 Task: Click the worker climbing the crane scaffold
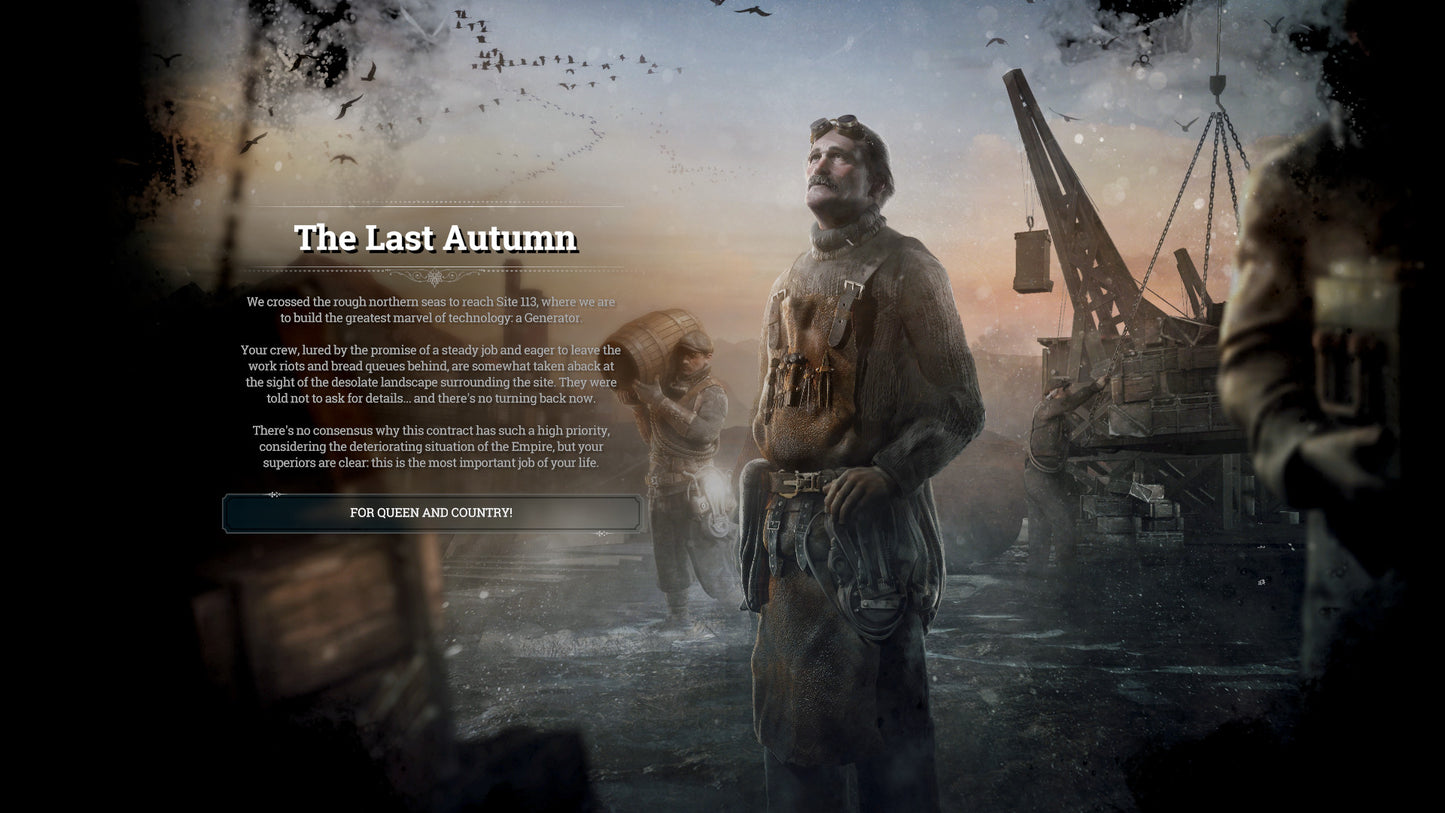pyautogui.click(x=1055, y=430)
